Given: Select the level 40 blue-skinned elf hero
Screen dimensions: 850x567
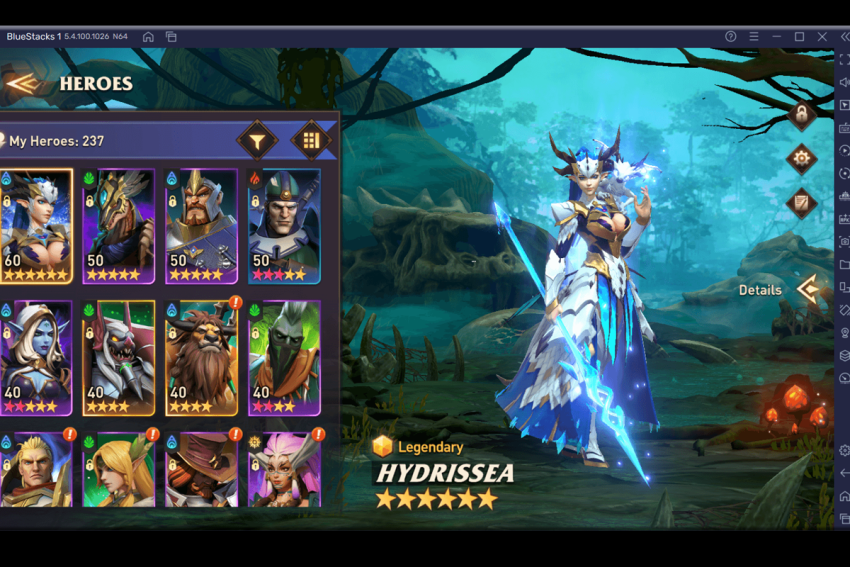Looking at the screenshot, I should point(36,357).
